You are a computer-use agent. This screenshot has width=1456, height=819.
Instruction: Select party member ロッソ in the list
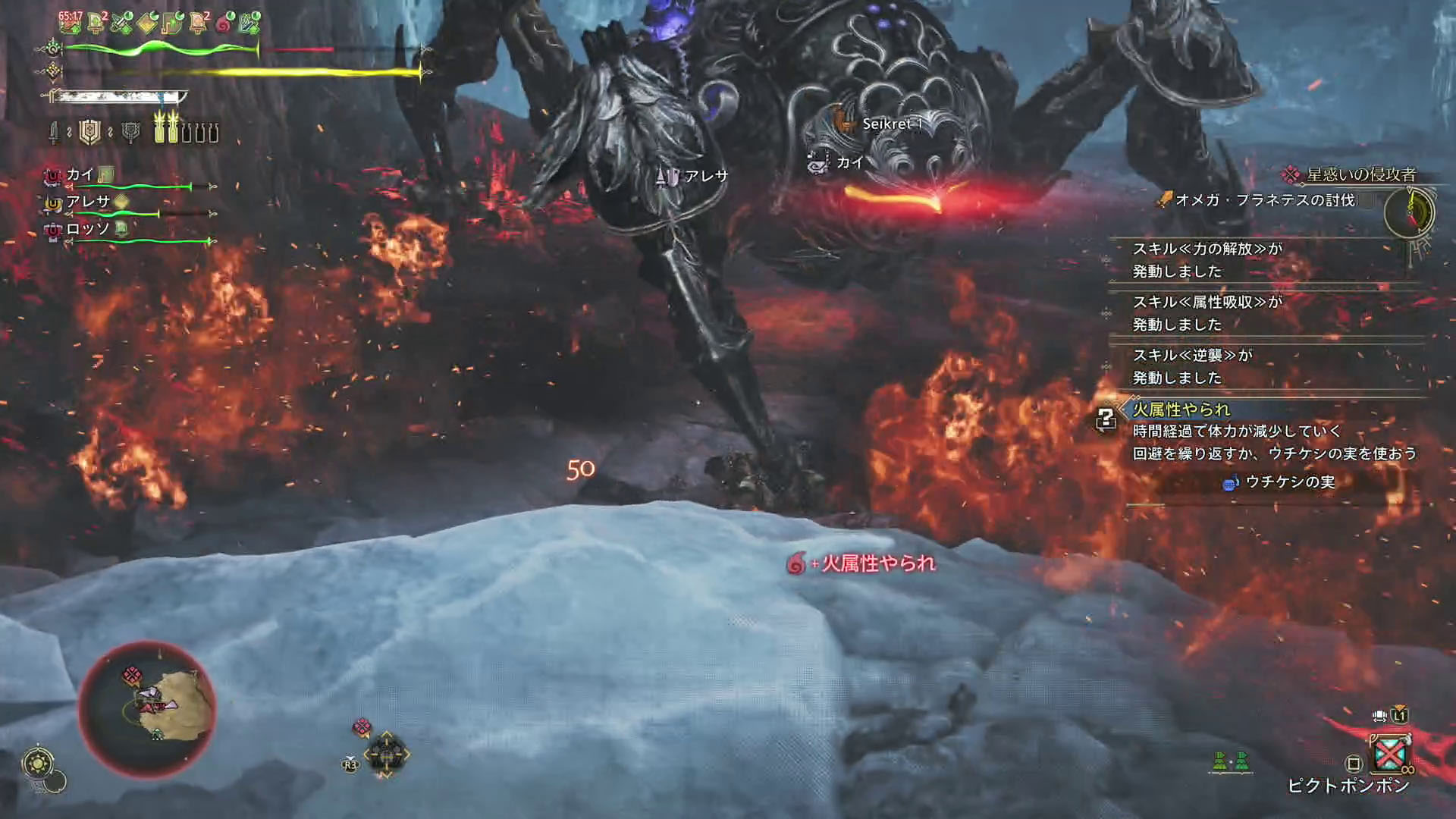pyautogui.click(x=87, y=229)
